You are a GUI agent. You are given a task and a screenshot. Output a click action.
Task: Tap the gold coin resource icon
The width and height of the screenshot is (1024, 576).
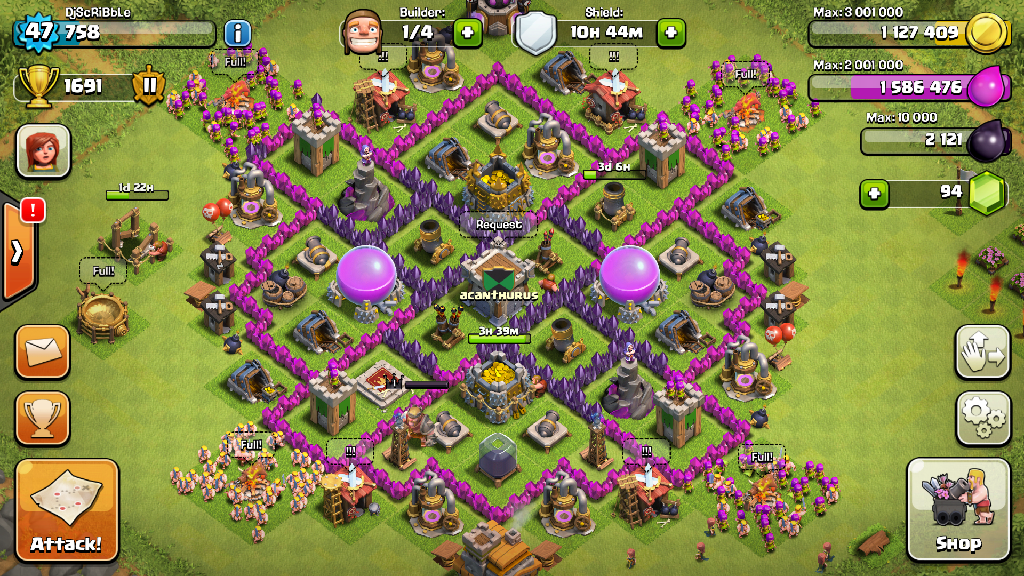point(987,32)
